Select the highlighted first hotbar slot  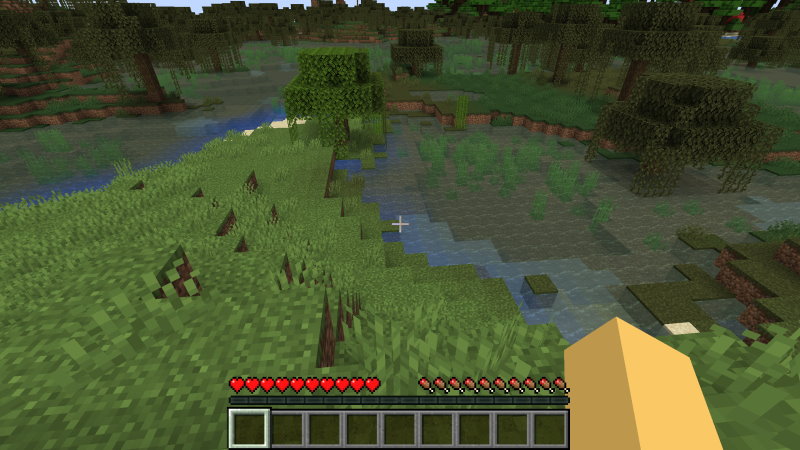(248, 428)
